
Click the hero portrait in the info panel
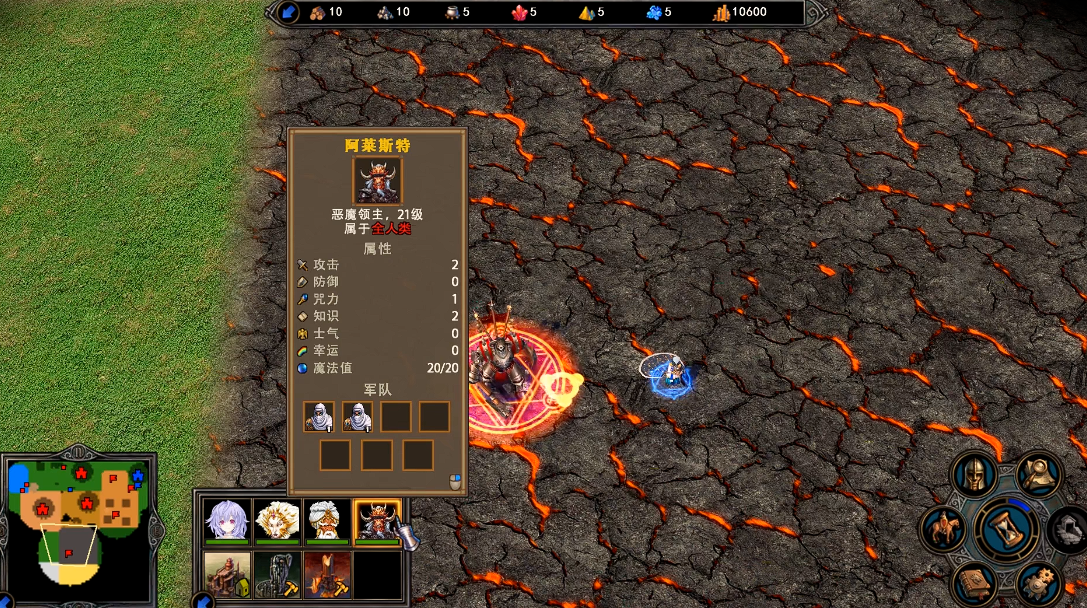point(377,180)
